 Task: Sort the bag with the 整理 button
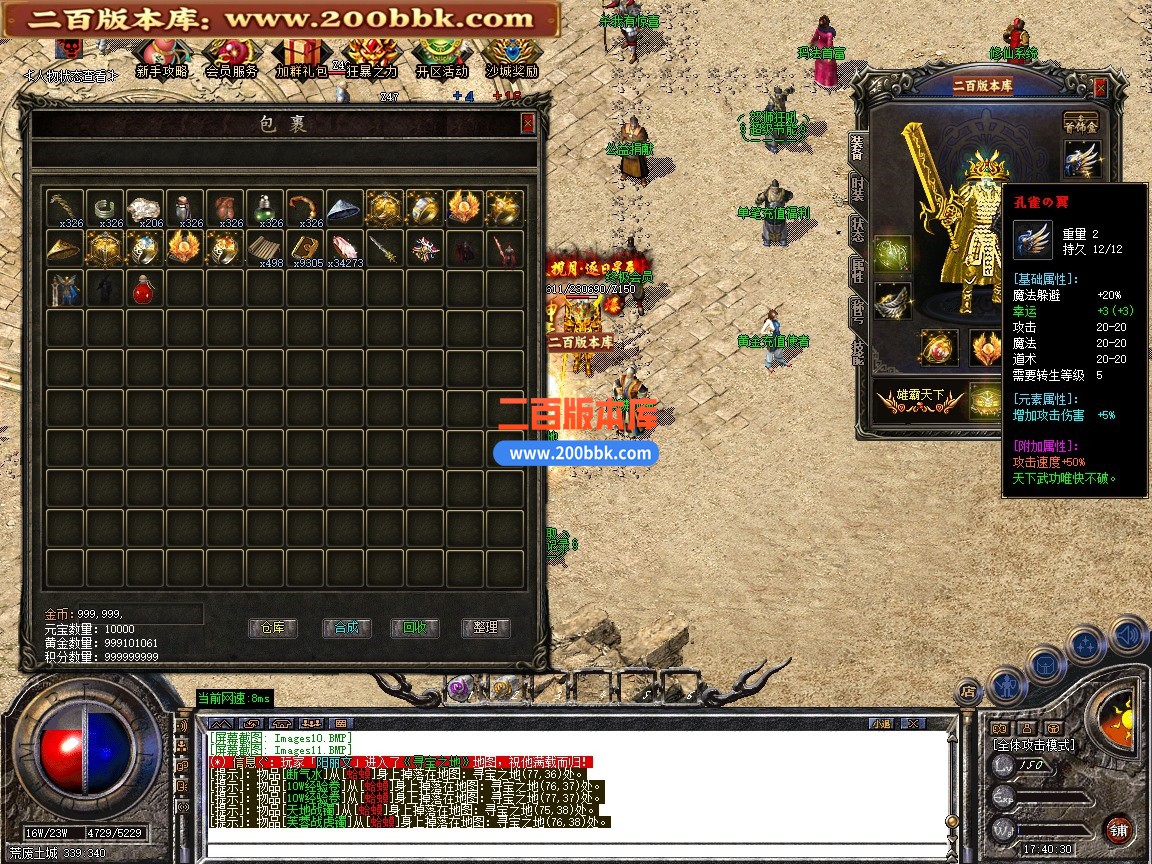tap(485, 628)
